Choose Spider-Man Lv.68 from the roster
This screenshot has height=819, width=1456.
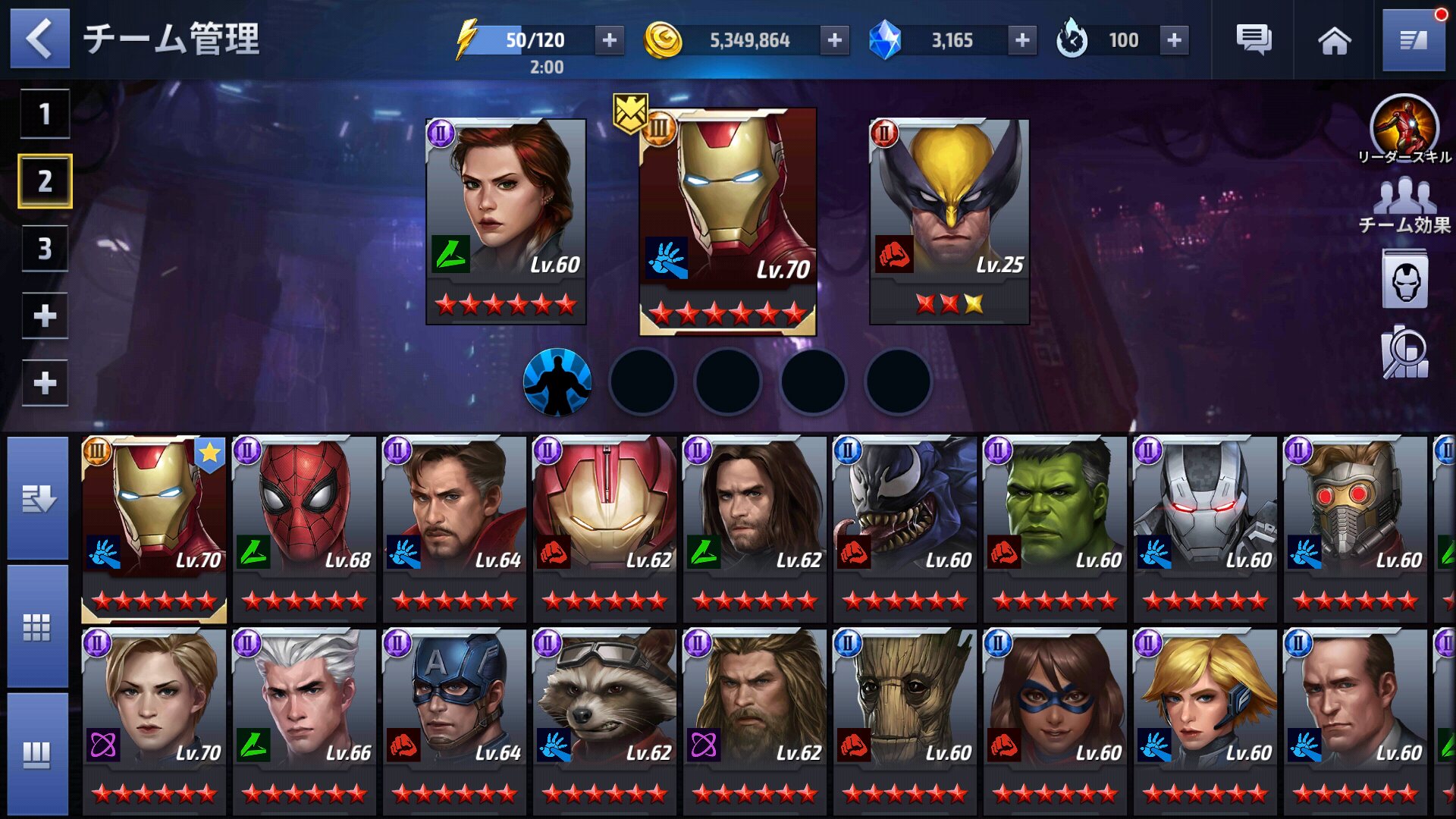click(x=303, y=527)
